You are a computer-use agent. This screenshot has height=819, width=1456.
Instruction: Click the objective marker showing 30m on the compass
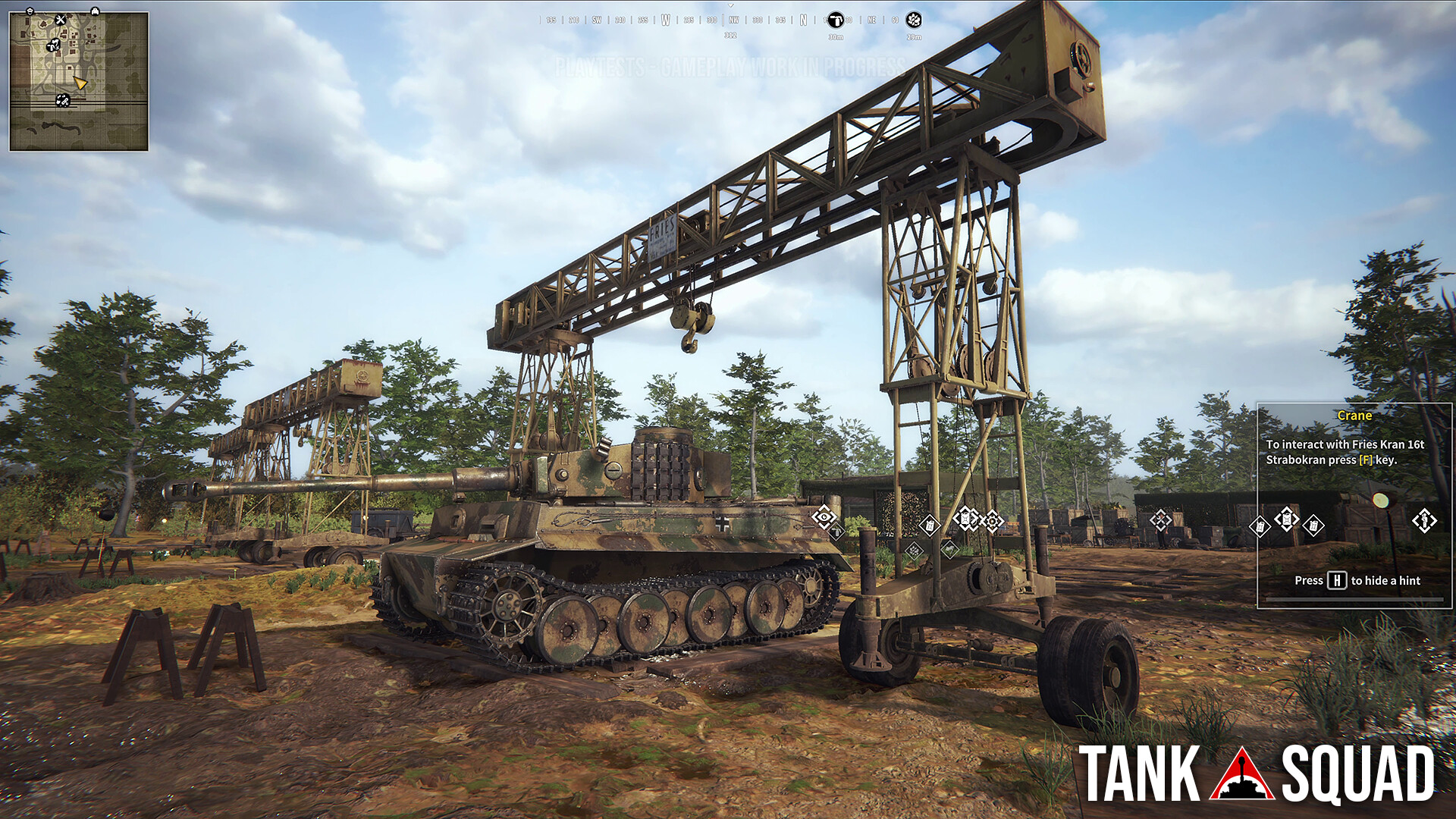(835, 20)
